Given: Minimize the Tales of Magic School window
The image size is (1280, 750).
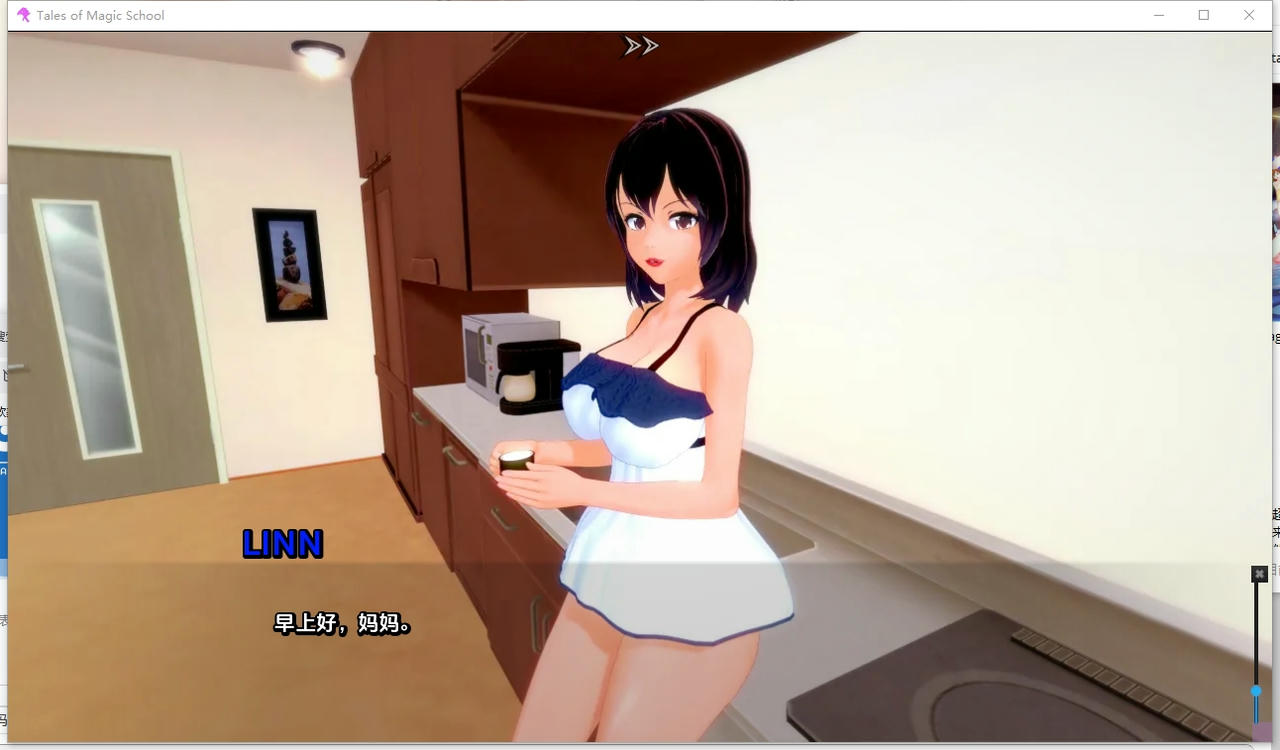Looking at the screenshot, I should coord(1157,15).
